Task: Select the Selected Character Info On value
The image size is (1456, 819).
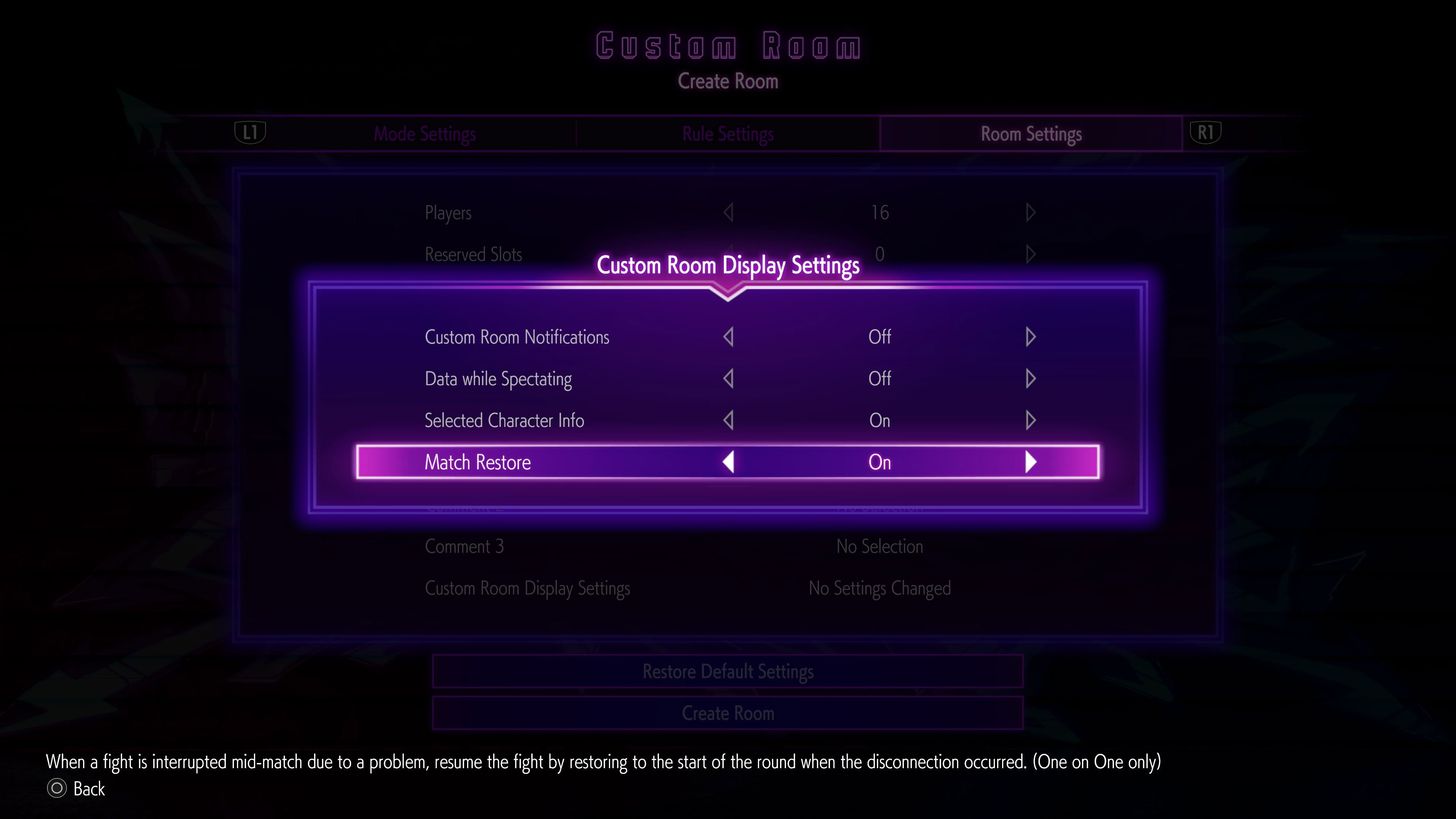Action: pos(880,420)
